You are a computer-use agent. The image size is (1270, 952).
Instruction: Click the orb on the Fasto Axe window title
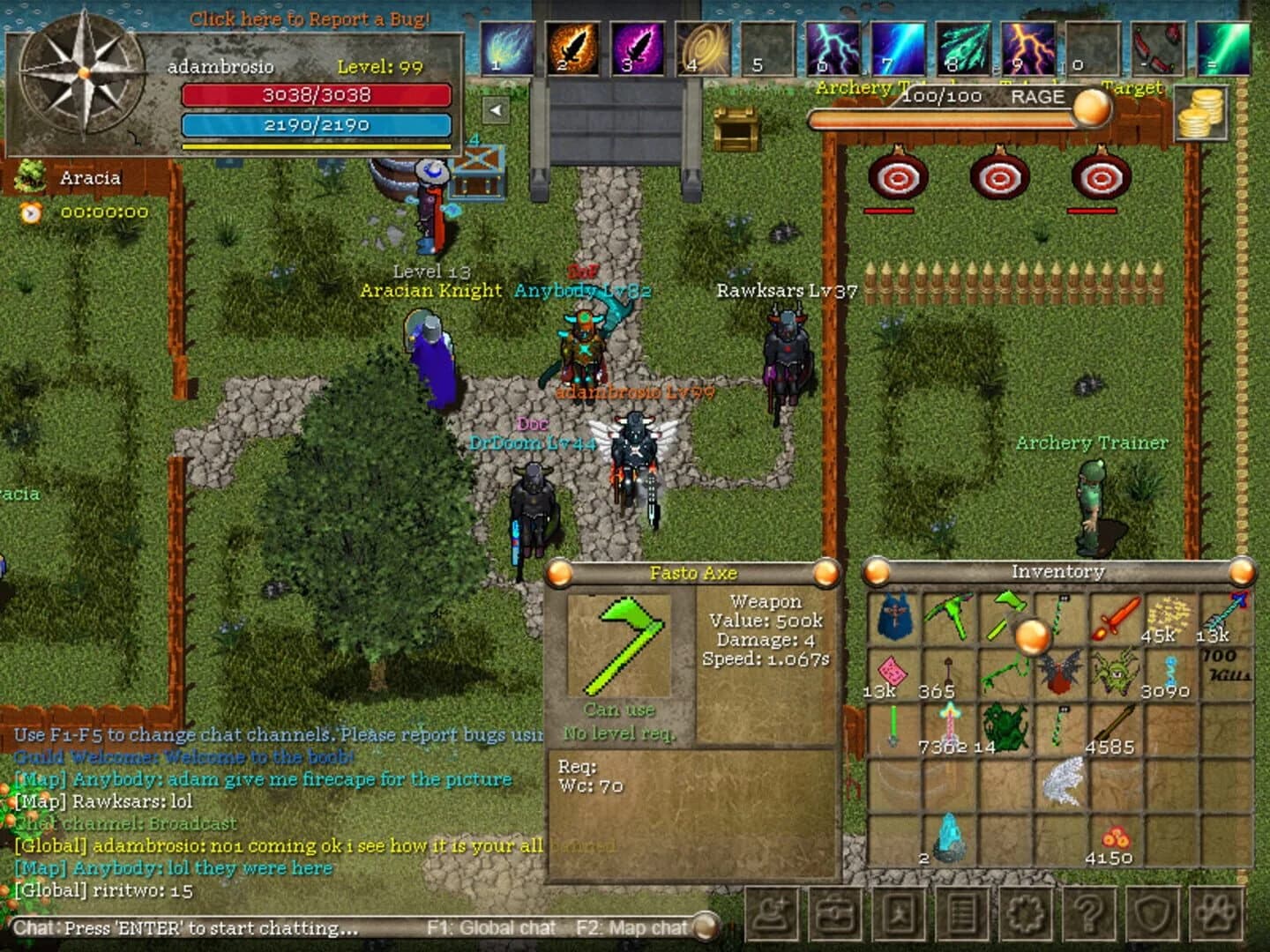(560, 573)
